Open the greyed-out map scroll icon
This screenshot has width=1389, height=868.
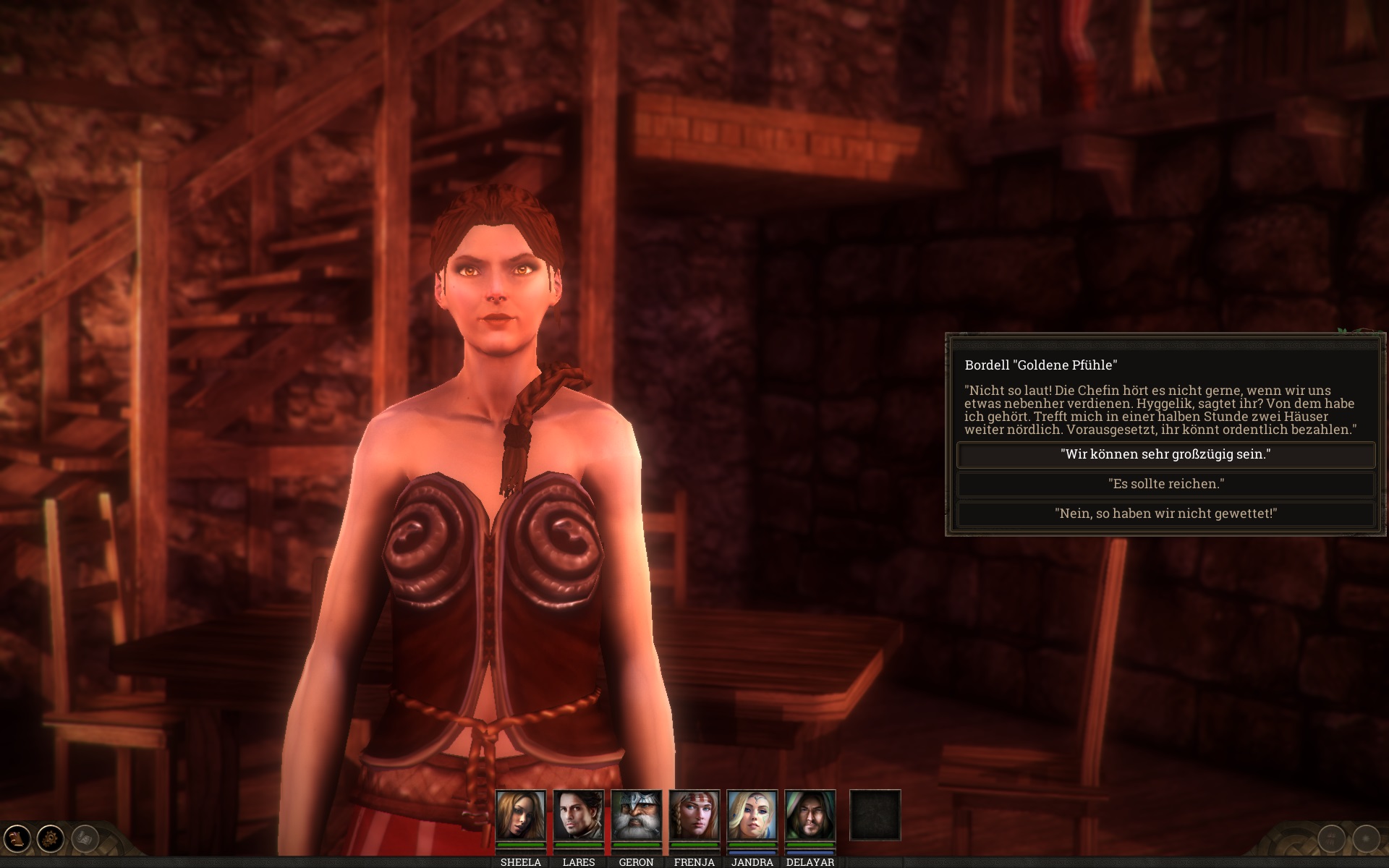(85, 839)
